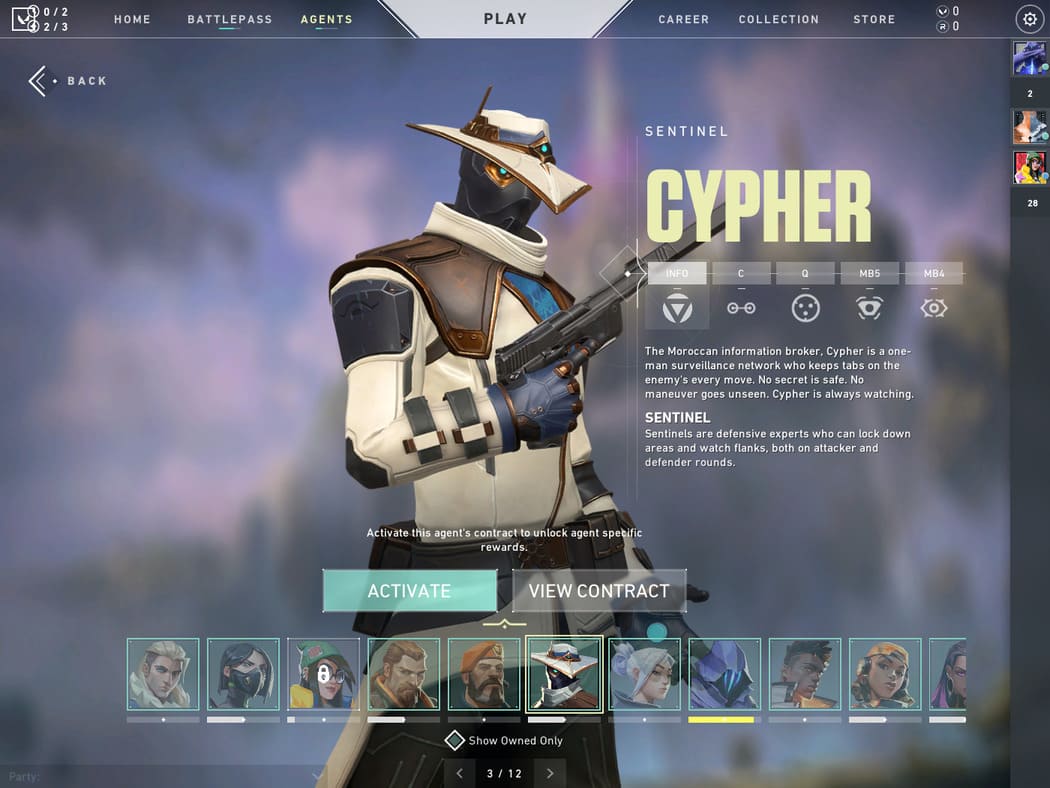Viewport: 1050px width, 788px height.
Task: Click the Play tab
Action: click(x=505, y=19)
